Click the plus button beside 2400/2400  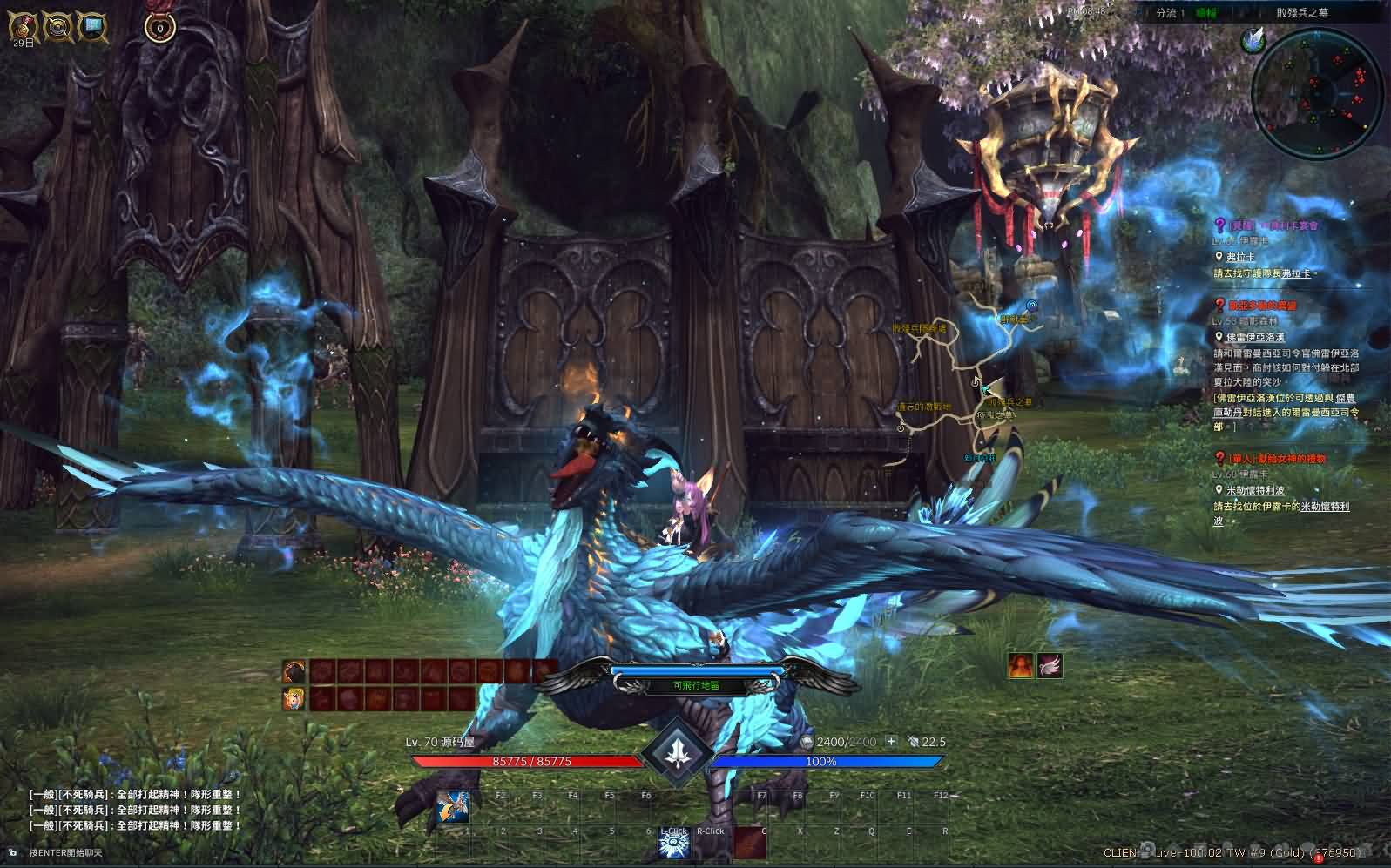(x=891, y=742)
